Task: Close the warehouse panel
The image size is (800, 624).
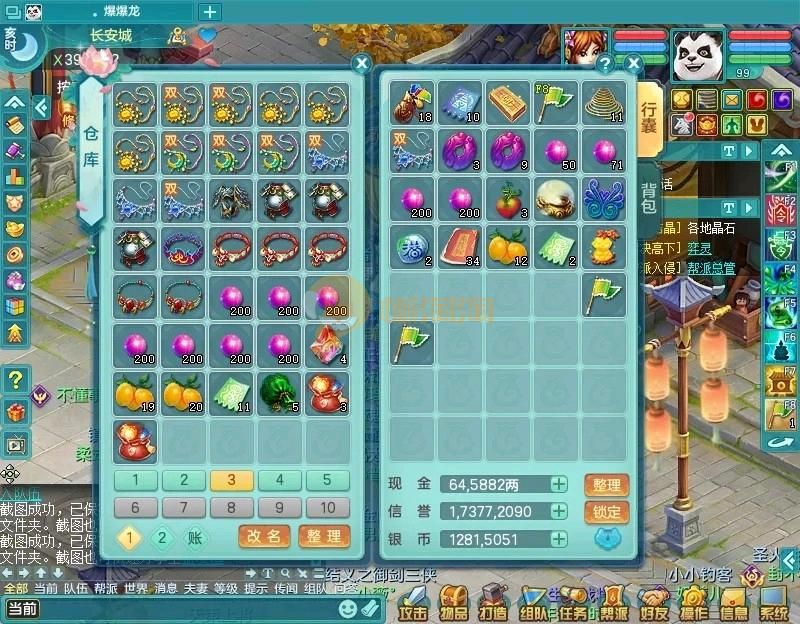Action: [362, 63]
